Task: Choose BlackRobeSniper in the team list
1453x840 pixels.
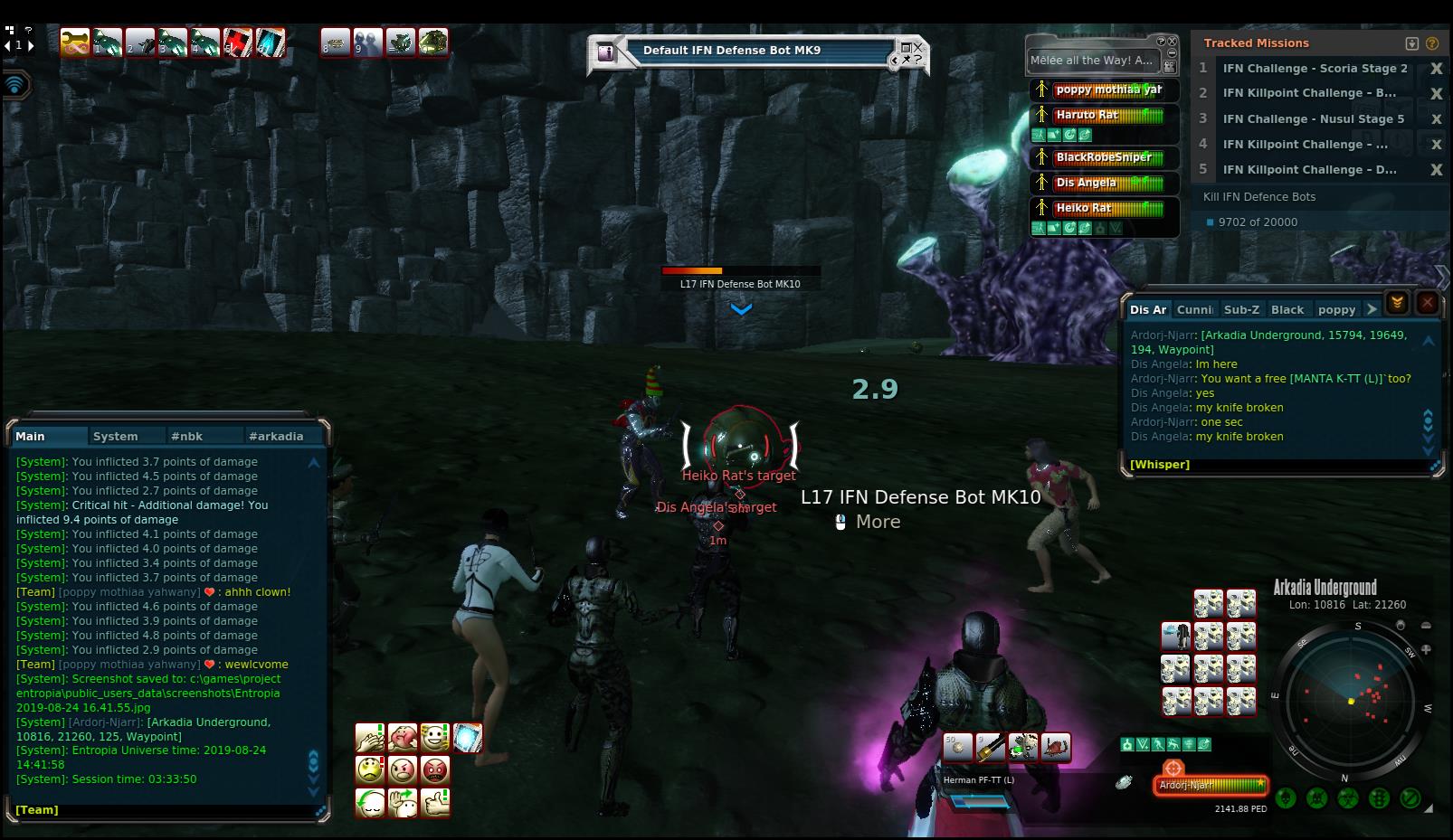Action: click(x=1104, y=157)
